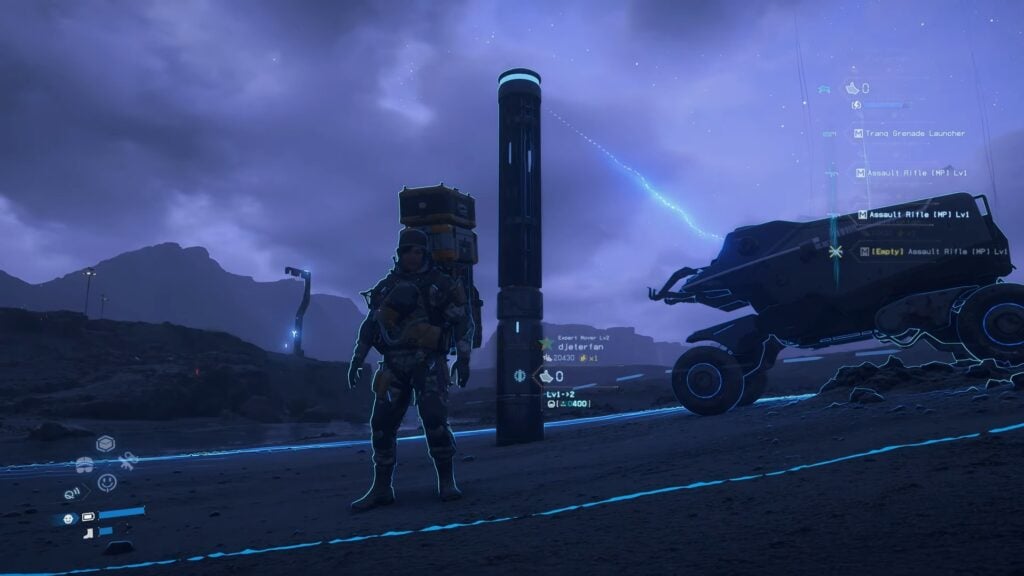
Task: Select the tools icon in the HUD wheel
Action: coord(127,462)
